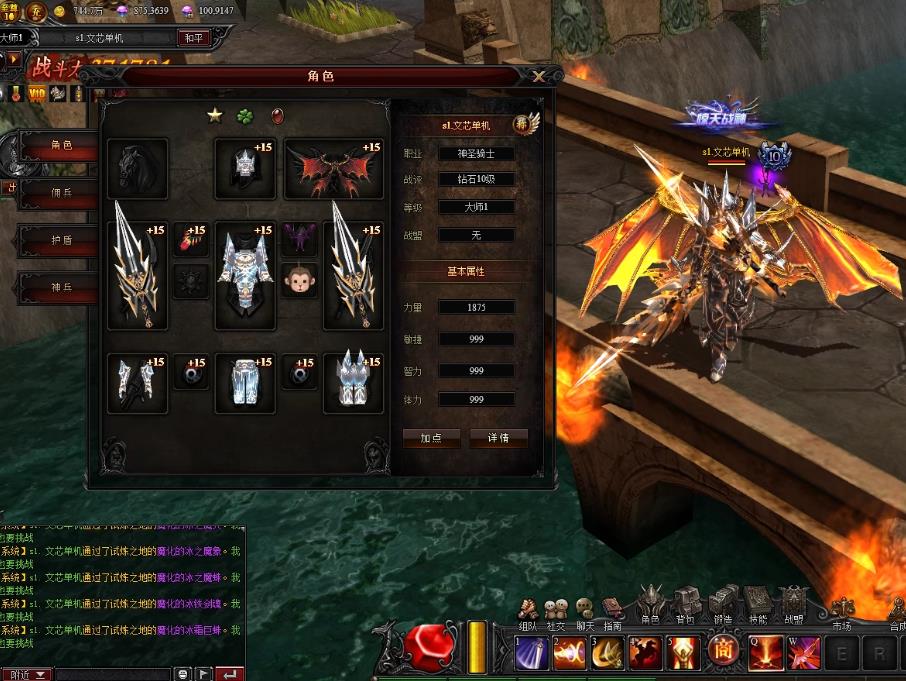Close the 角色 character window
This screenshot has height=681, width=906.
click(x=539, y=76)
